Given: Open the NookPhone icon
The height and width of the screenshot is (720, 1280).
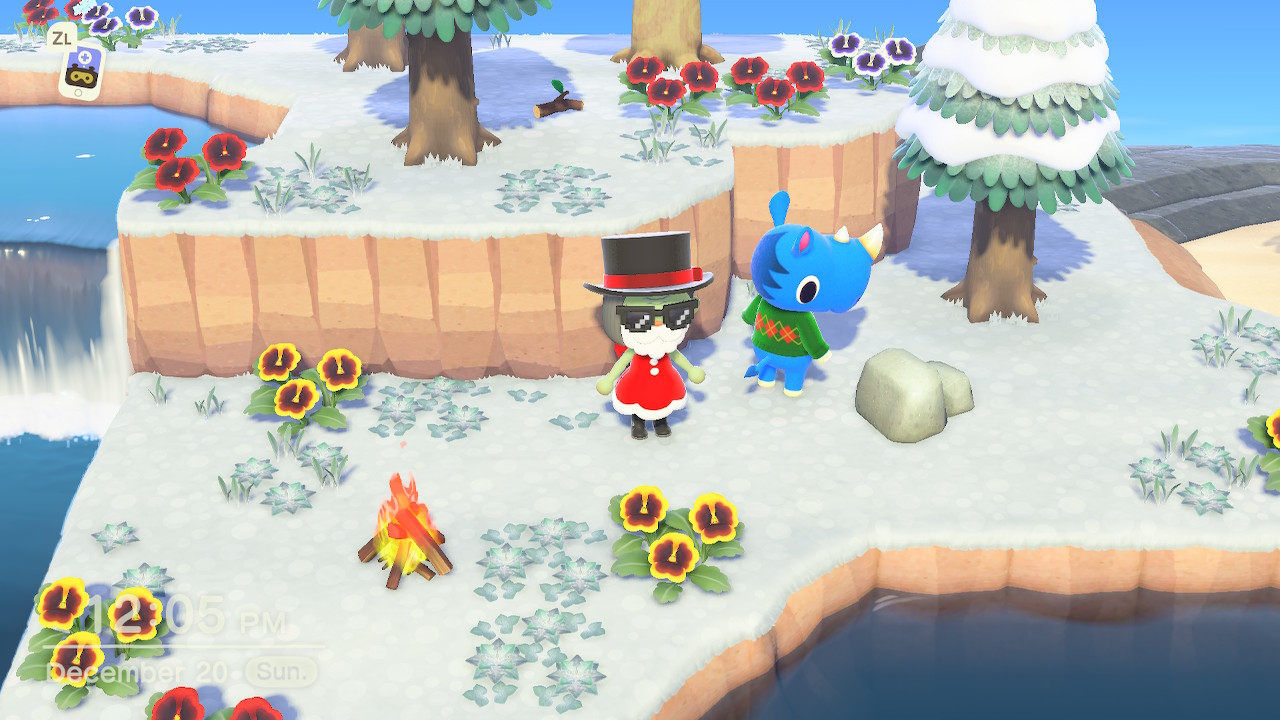Looking at the screenshot, I should 80,70.
